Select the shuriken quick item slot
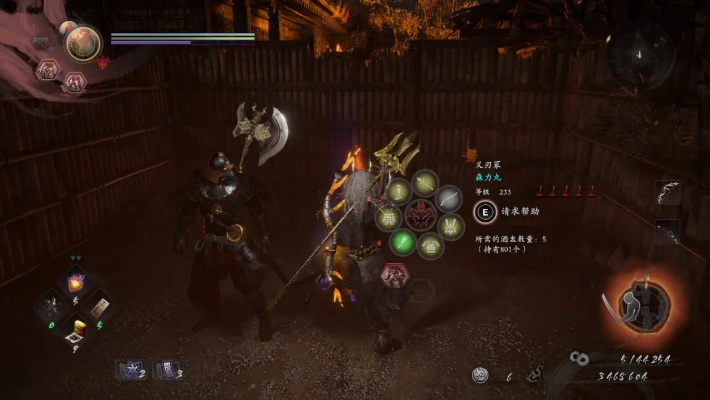This screenshot has height=400, width=710. pos(51,308)
